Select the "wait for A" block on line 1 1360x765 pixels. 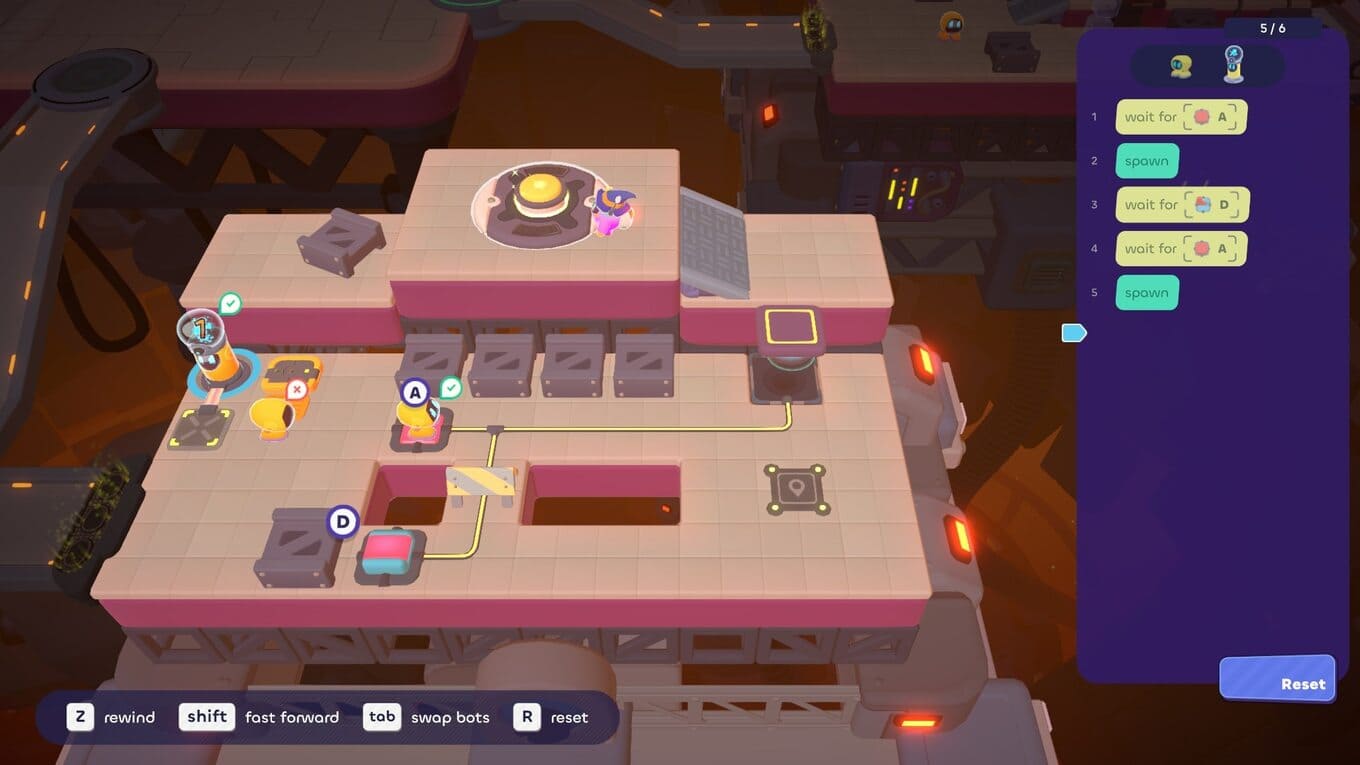click(1181, 117)
